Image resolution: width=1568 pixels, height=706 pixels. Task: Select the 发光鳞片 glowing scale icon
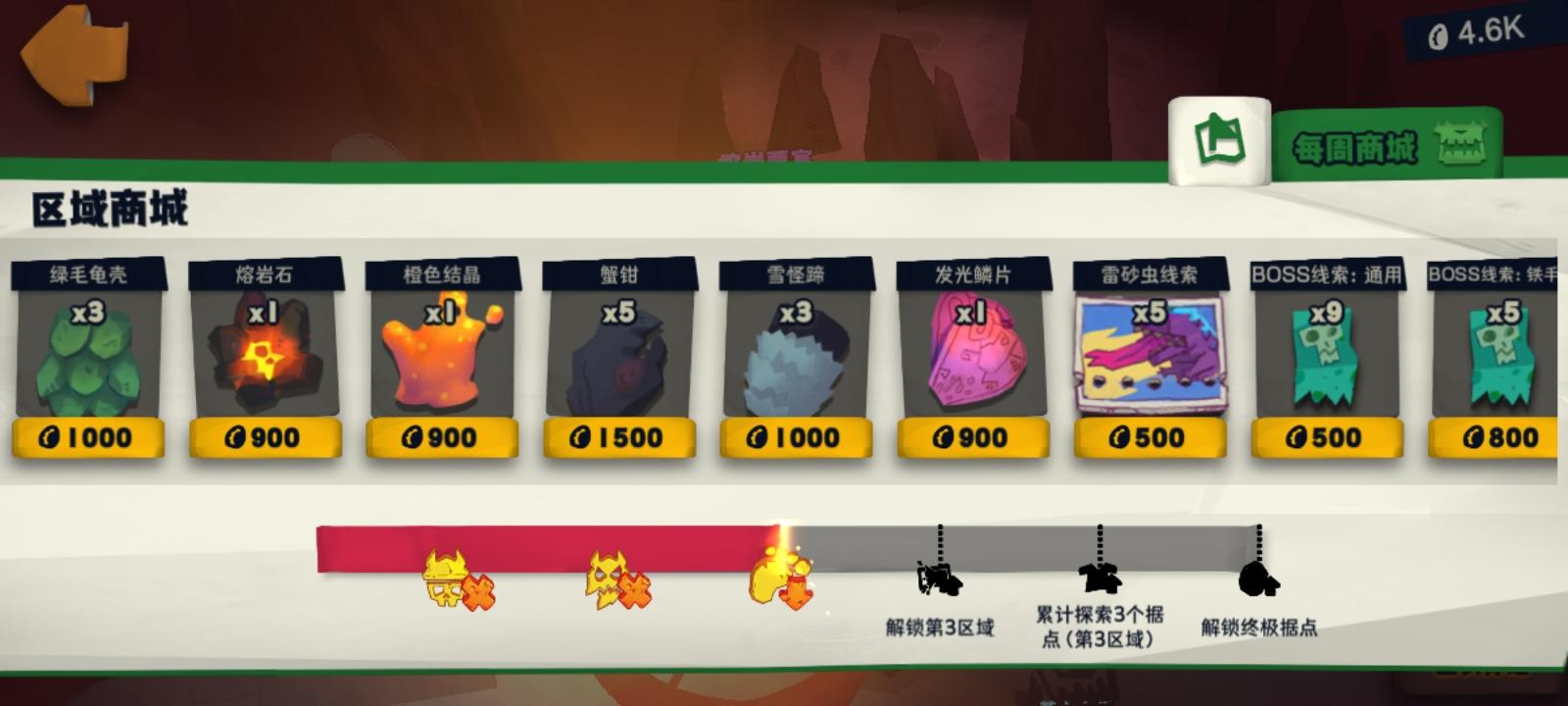[973, 358]
